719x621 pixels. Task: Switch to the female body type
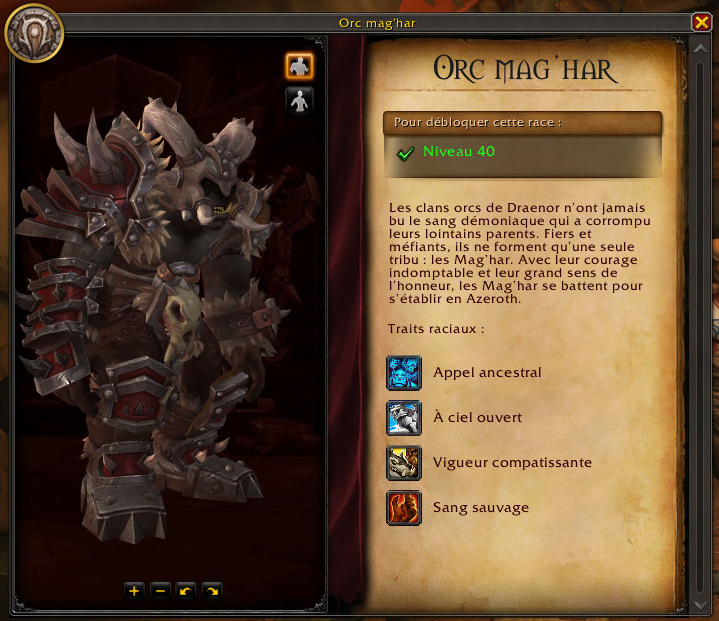tap(299, 100)
